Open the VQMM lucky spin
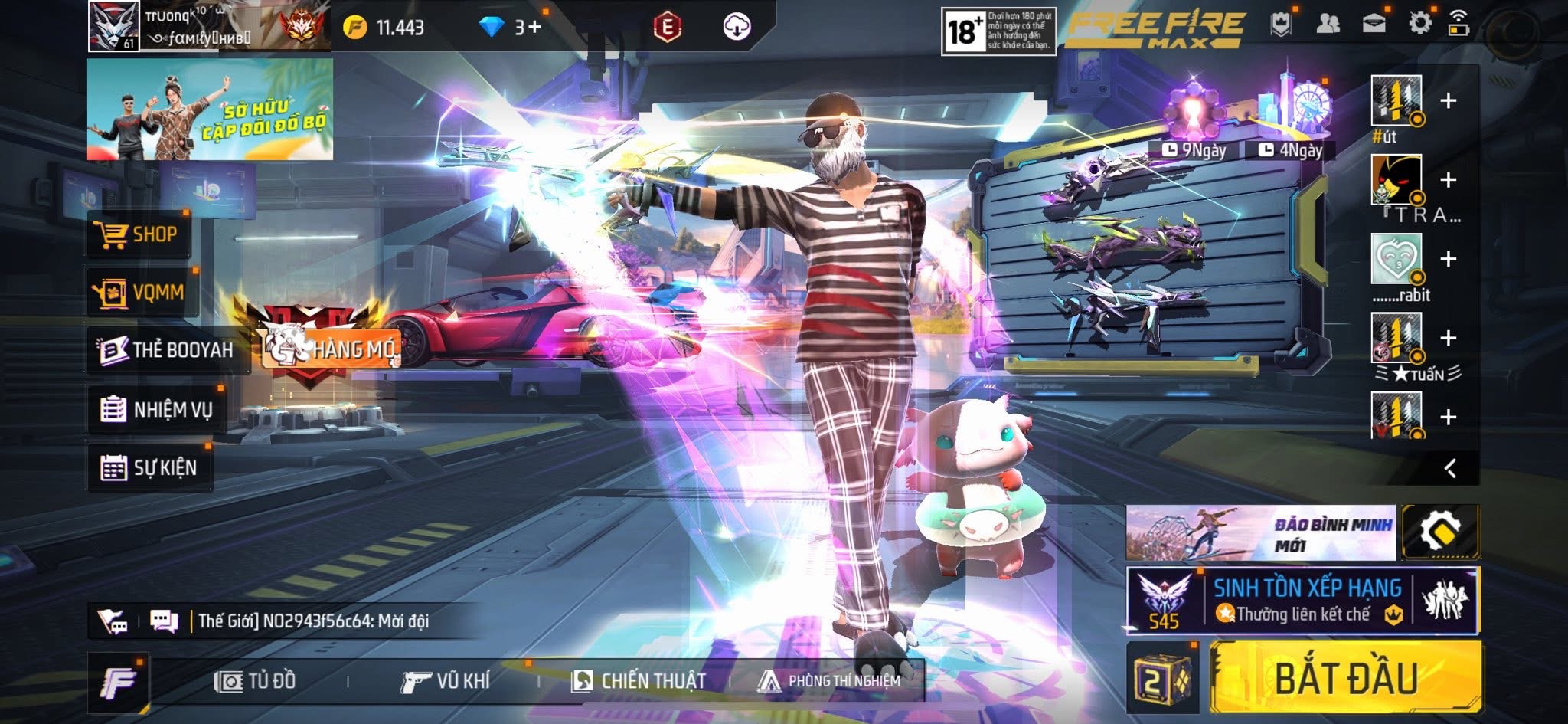This screenshot has height=724, width=1568. [x=141, y=292]
